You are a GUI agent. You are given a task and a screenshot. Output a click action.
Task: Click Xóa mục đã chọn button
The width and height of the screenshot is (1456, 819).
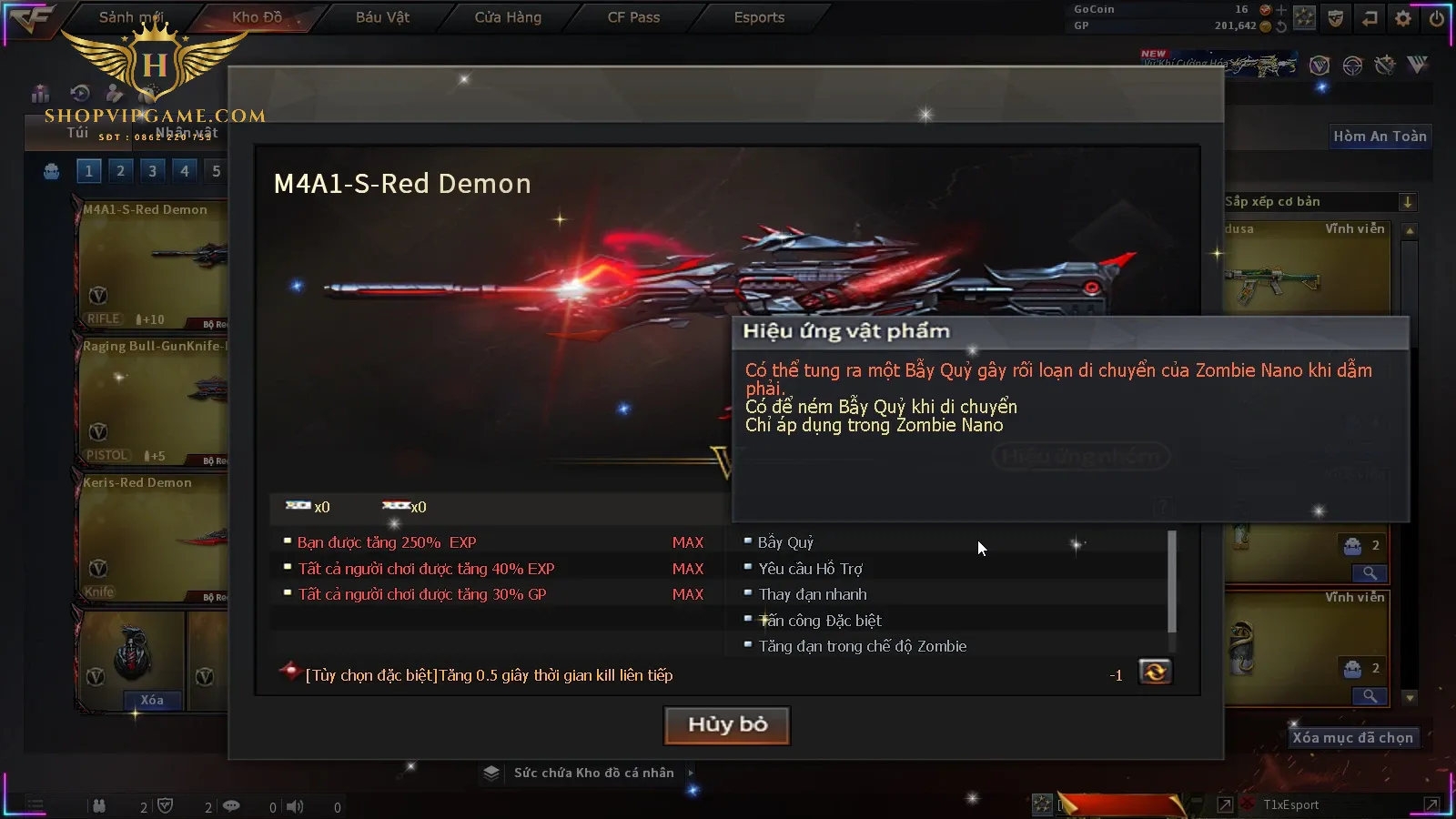1352,738
